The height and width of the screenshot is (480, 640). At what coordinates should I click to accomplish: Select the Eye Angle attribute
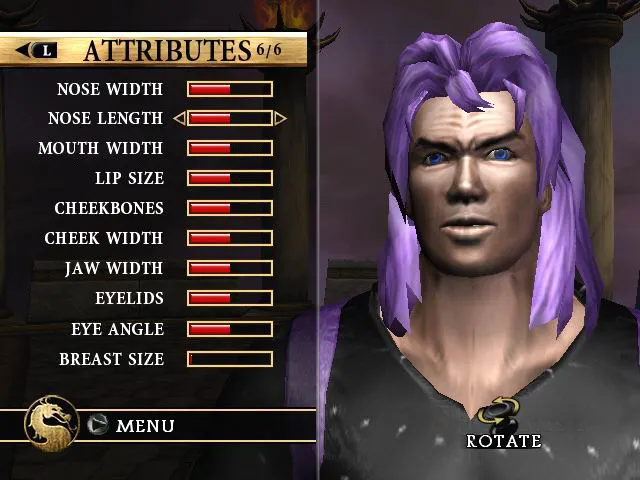coord(117,329)
